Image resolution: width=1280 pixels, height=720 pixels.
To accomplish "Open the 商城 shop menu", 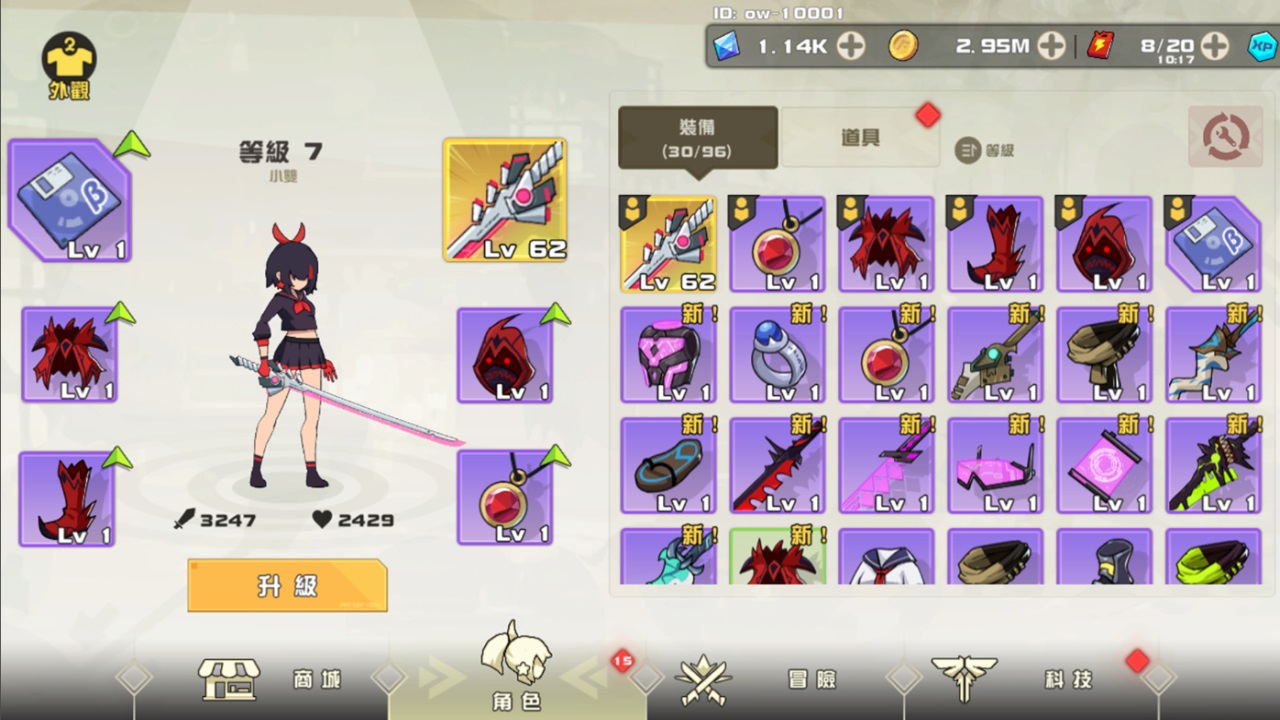I will (x=270, y=680).
